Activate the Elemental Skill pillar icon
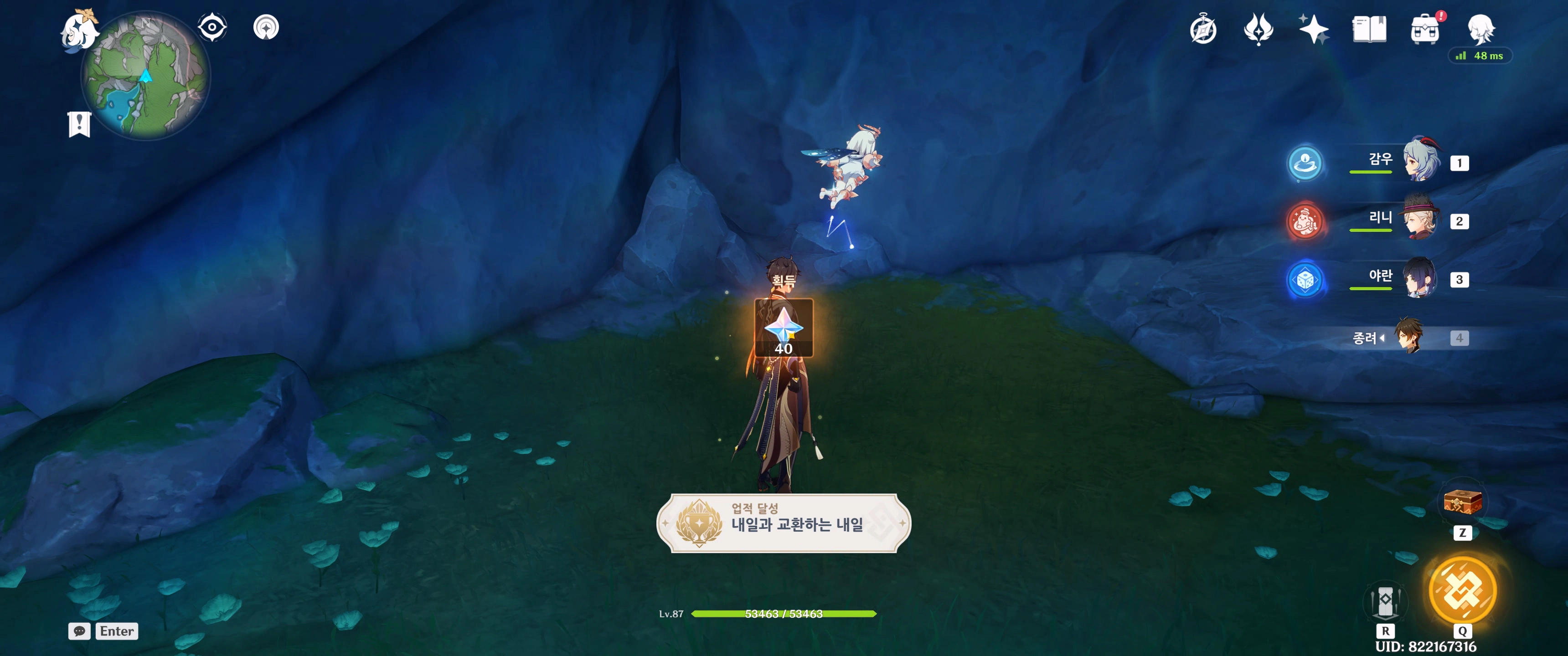 [x=1385, y=601]
